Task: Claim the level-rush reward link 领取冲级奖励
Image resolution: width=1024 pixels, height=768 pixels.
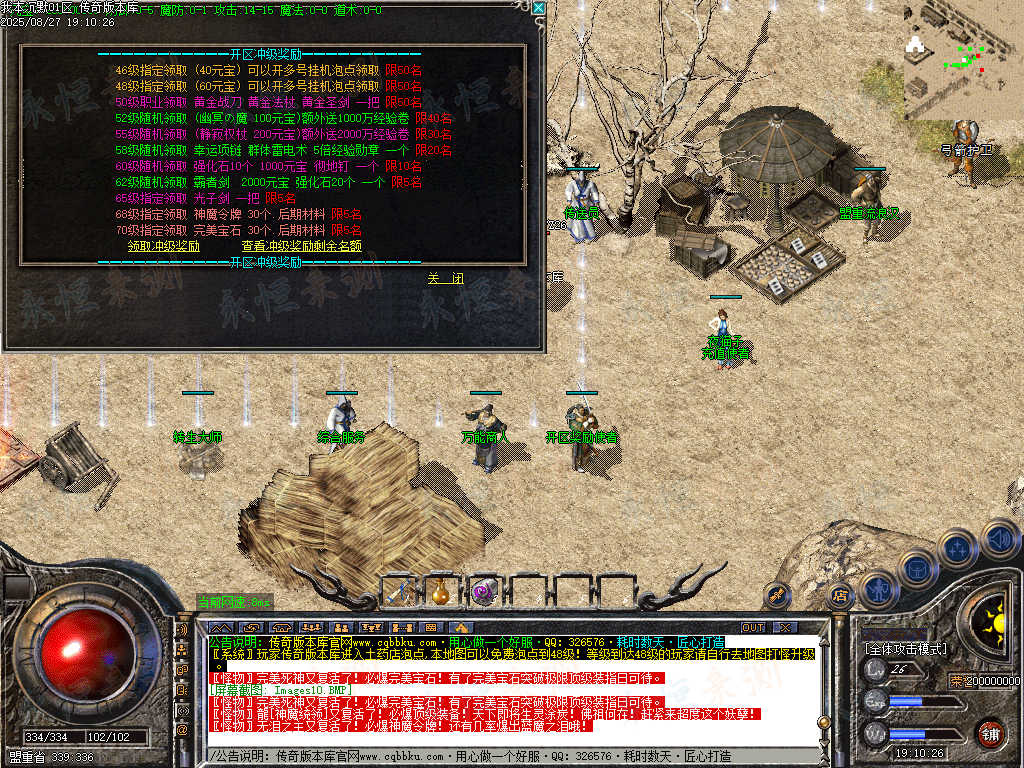Action: tap(164, 245)
